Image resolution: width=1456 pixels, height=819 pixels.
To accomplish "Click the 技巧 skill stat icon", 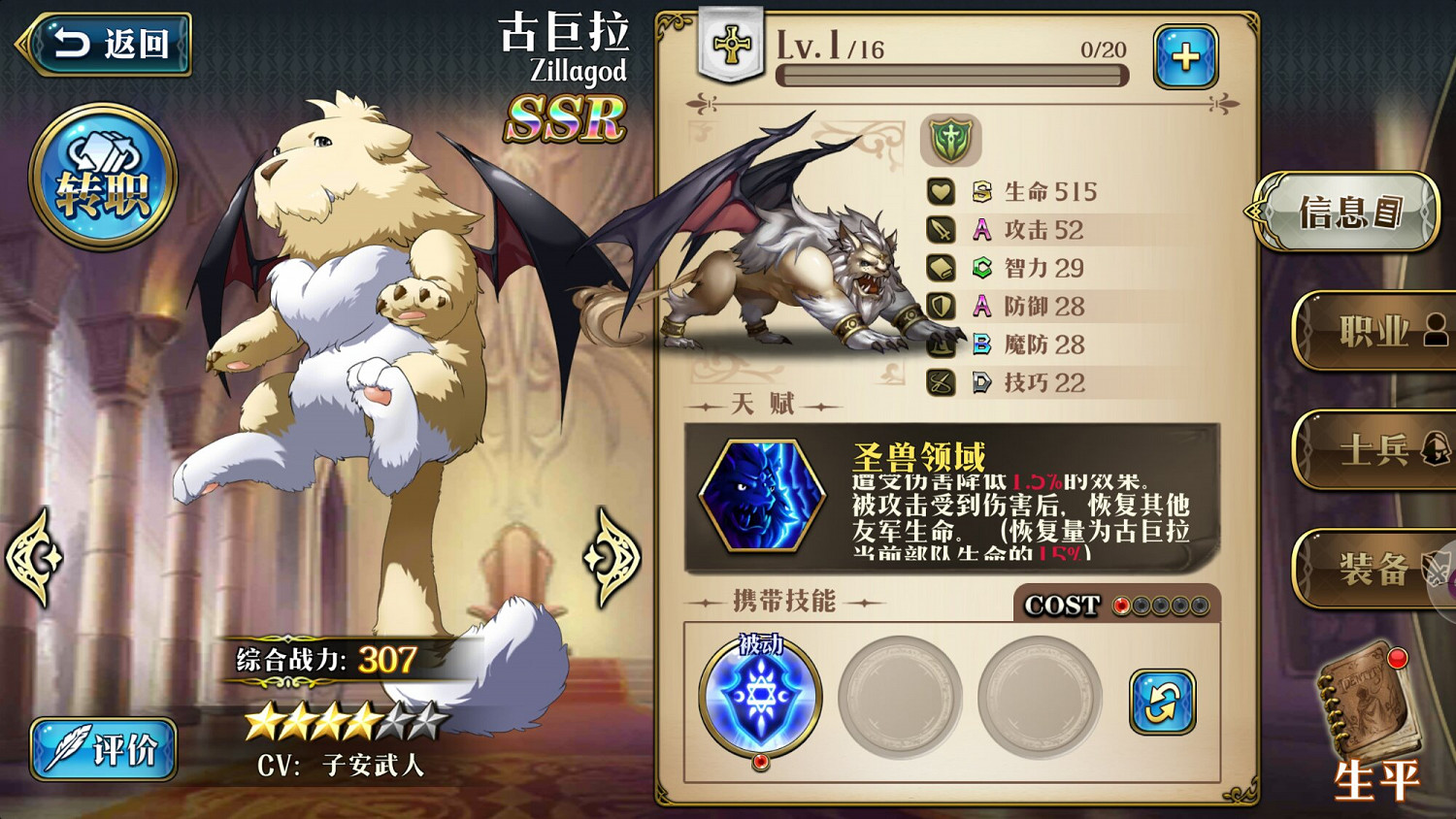I will (940, 383).
